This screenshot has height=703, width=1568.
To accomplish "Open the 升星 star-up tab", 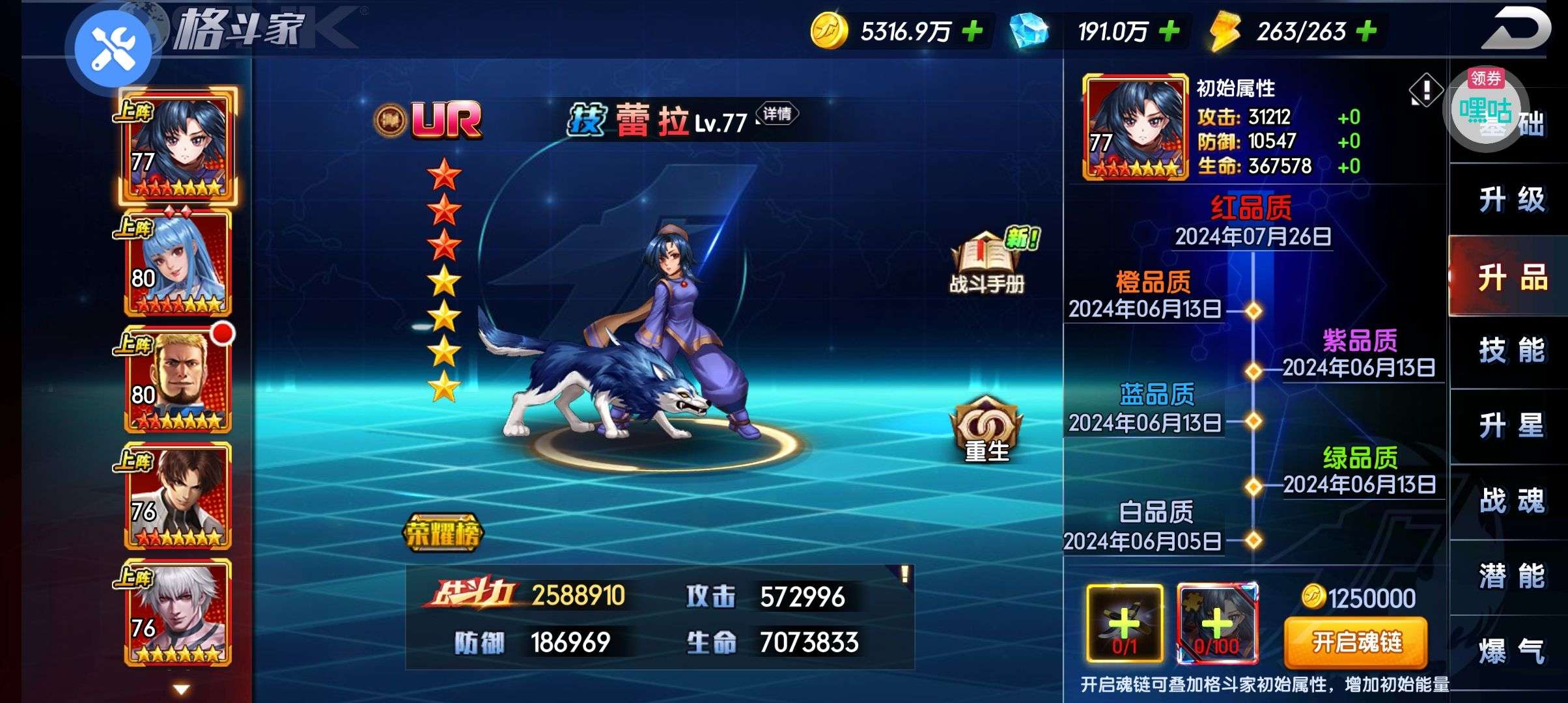I will coord(1511,426).
